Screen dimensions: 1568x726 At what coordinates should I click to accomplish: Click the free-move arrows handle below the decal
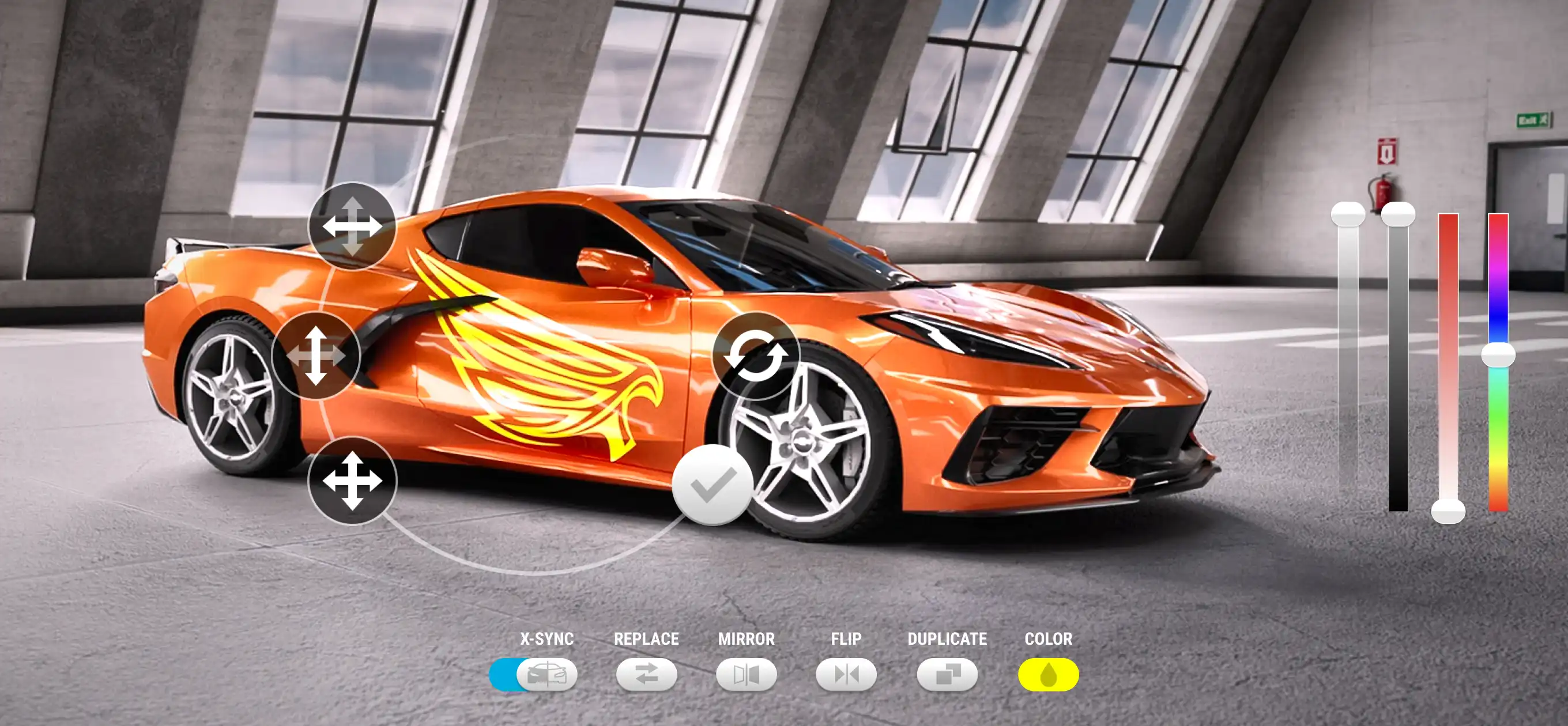click(x=353, y=481)
